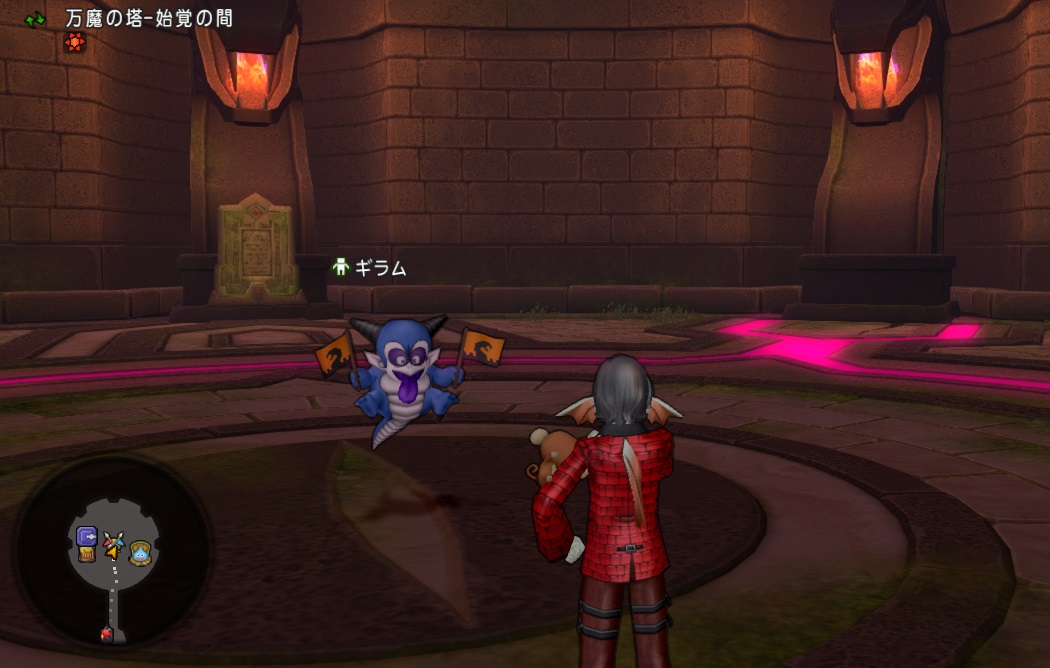Select the red flower status icon
1050x668 pixels.
click(x=73, y=42)
